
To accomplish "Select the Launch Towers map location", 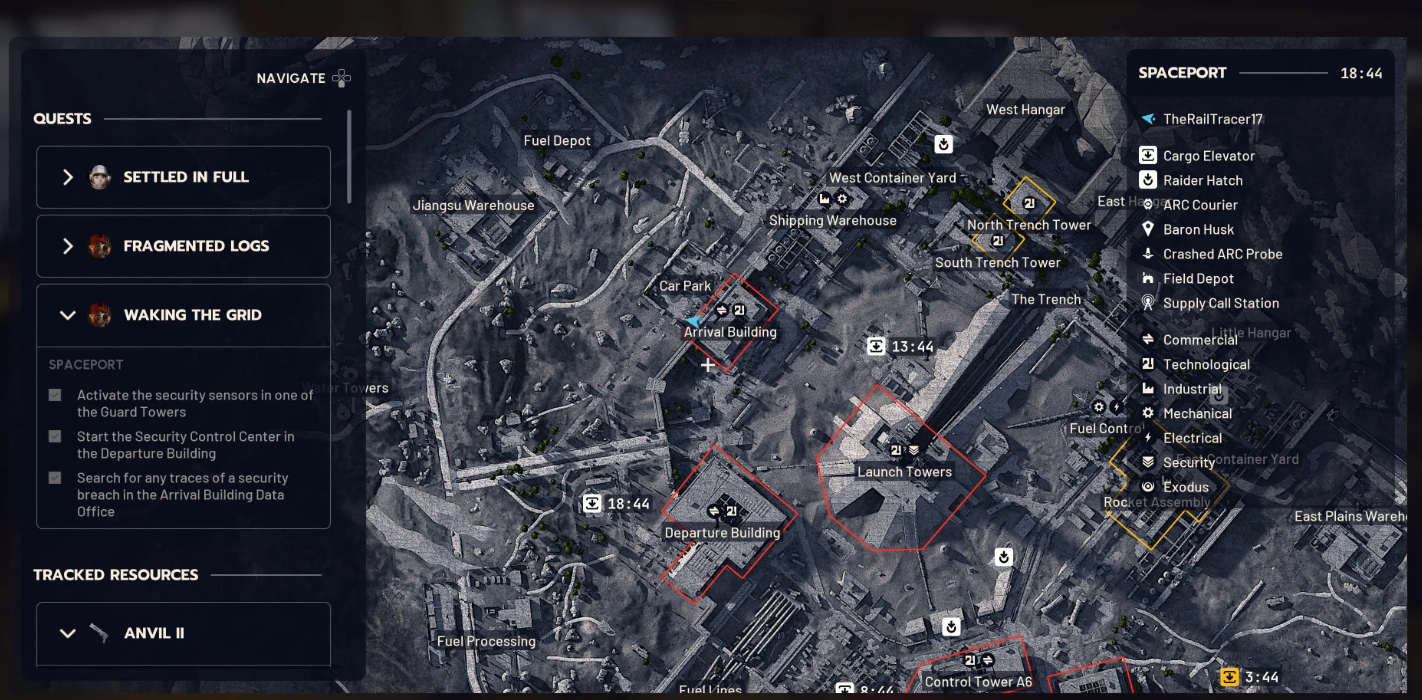I will click(904, 471).
